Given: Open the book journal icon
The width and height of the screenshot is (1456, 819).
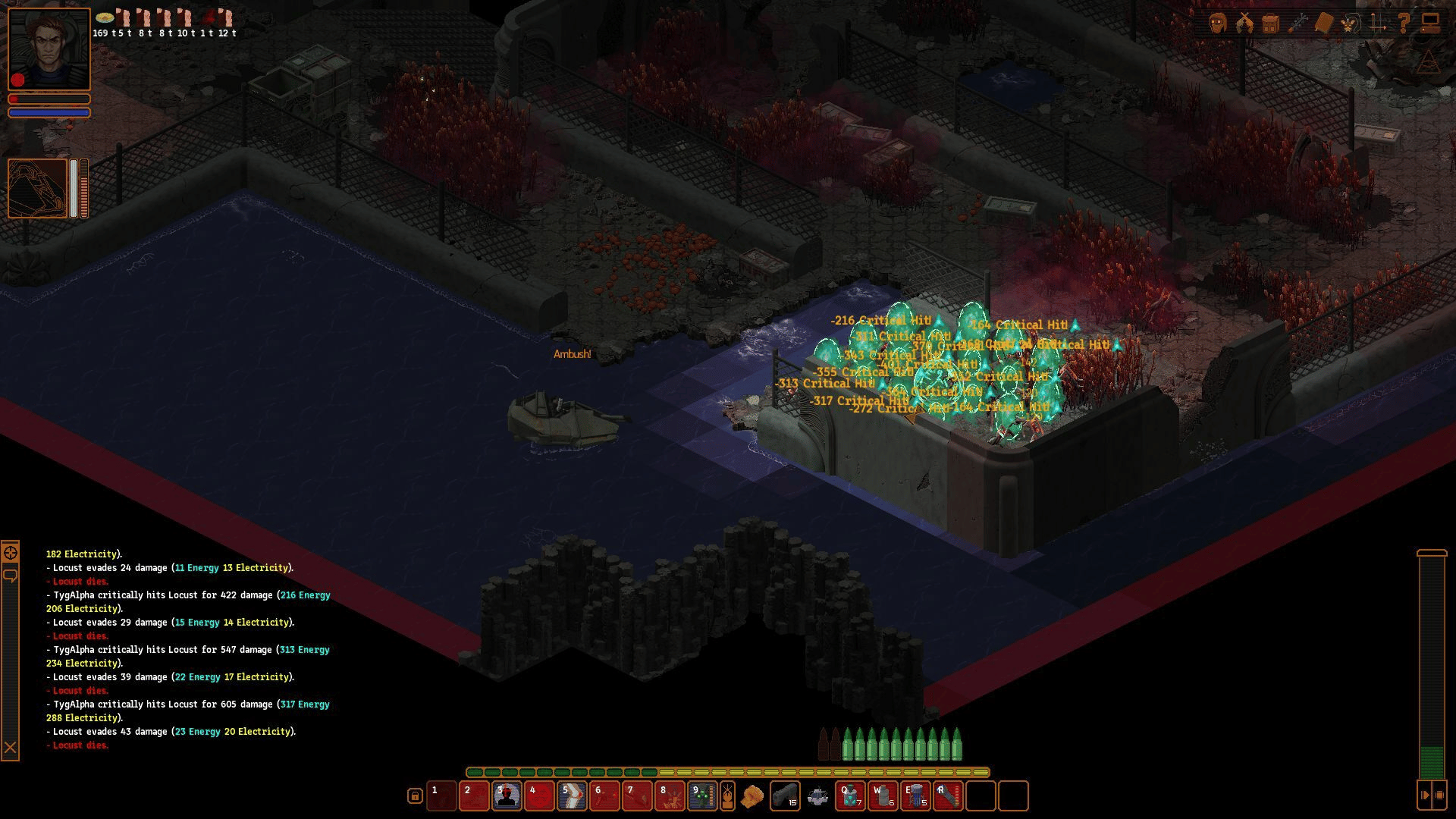Looking at the screenshot, I should 1323,24.
